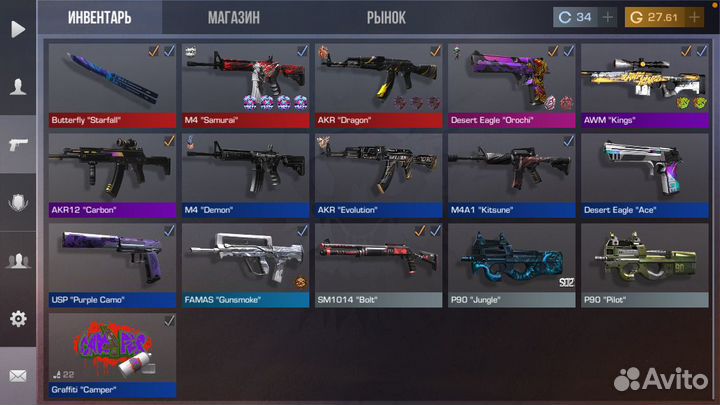
Task: Choose the AKR12 "Carbon" skin
Action: 112,174
